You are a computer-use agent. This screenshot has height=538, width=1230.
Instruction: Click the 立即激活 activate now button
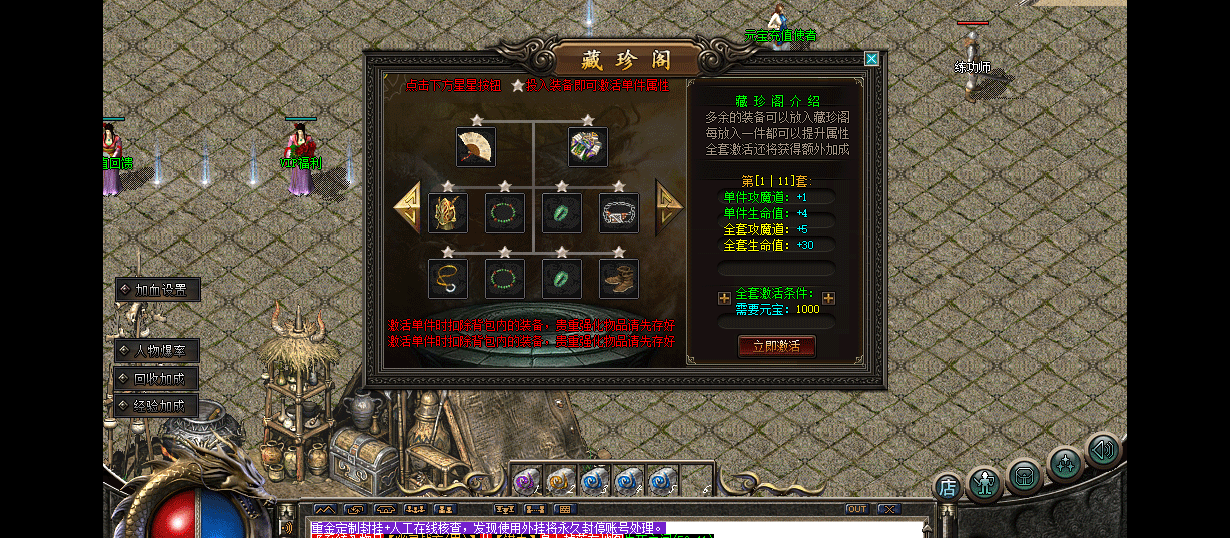pyautogui.click(x=776, y=346)
